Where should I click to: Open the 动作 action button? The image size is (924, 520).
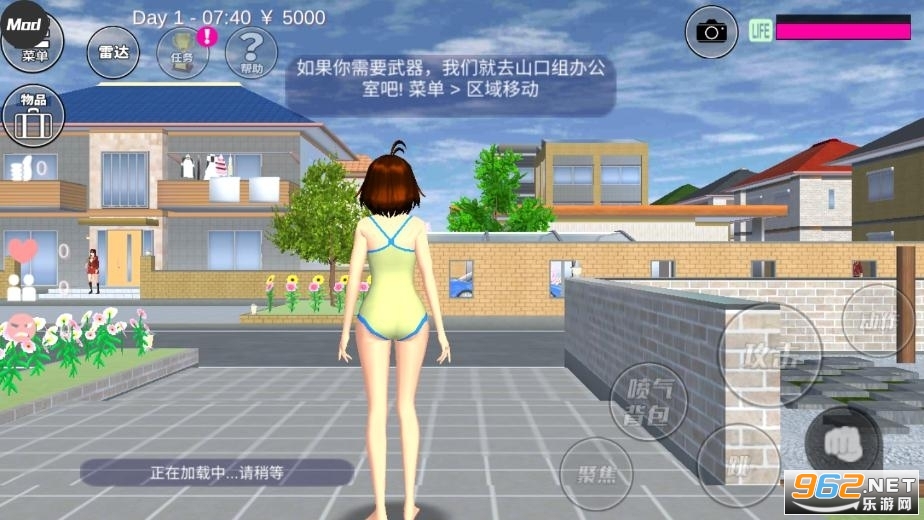click(878, 320)
